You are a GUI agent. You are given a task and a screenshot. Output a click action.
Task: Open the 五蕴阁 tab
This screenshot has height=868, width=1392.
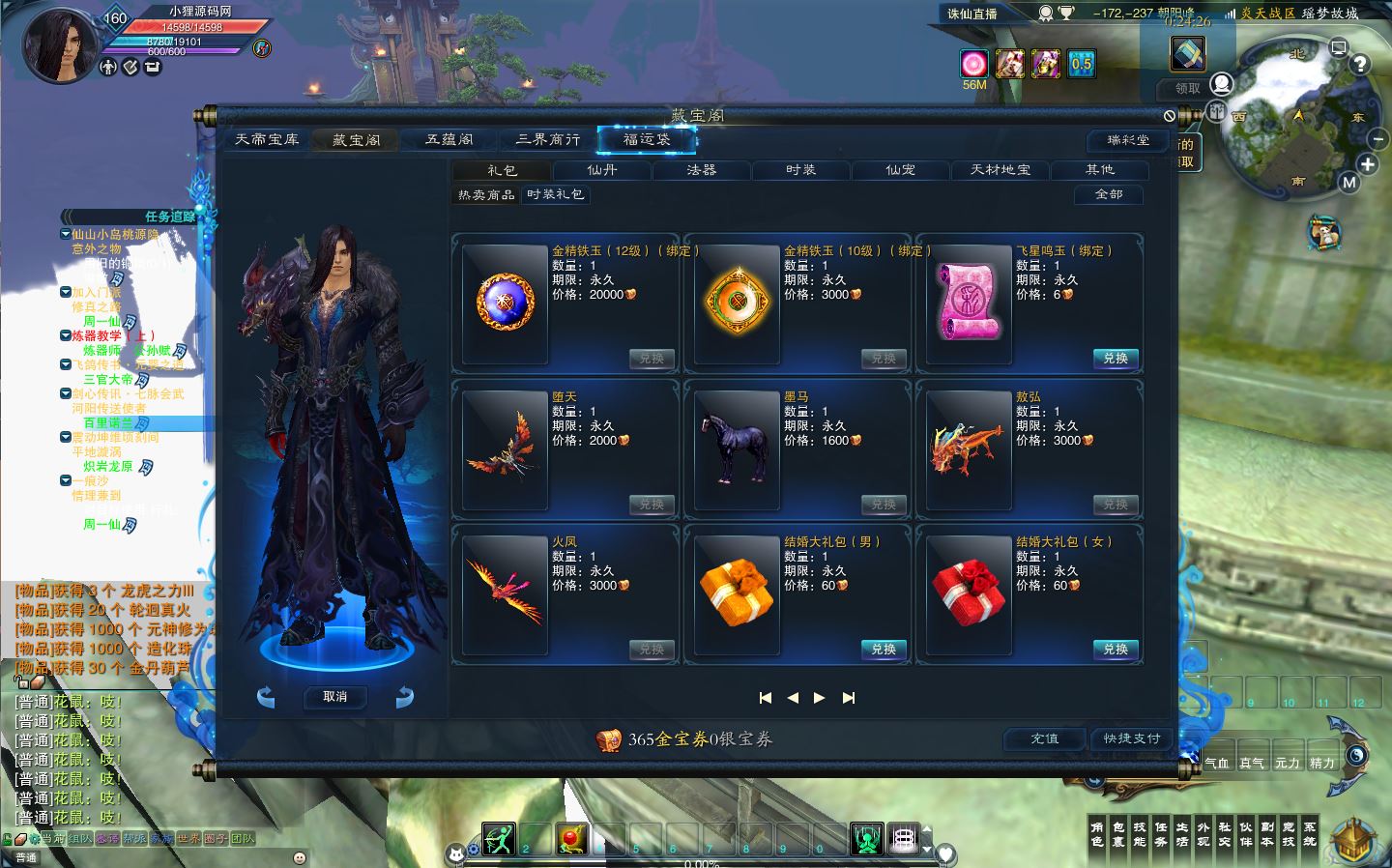(x=449, y=140)
